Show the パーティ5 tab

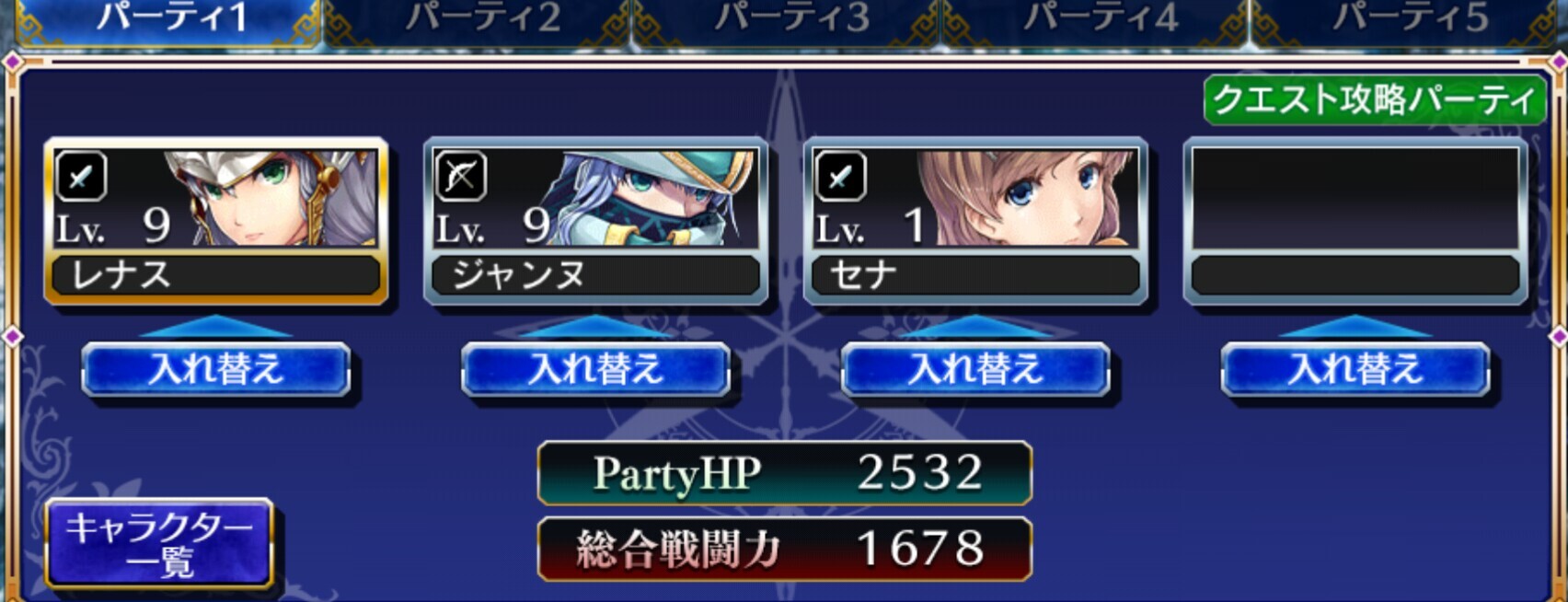1409,18
